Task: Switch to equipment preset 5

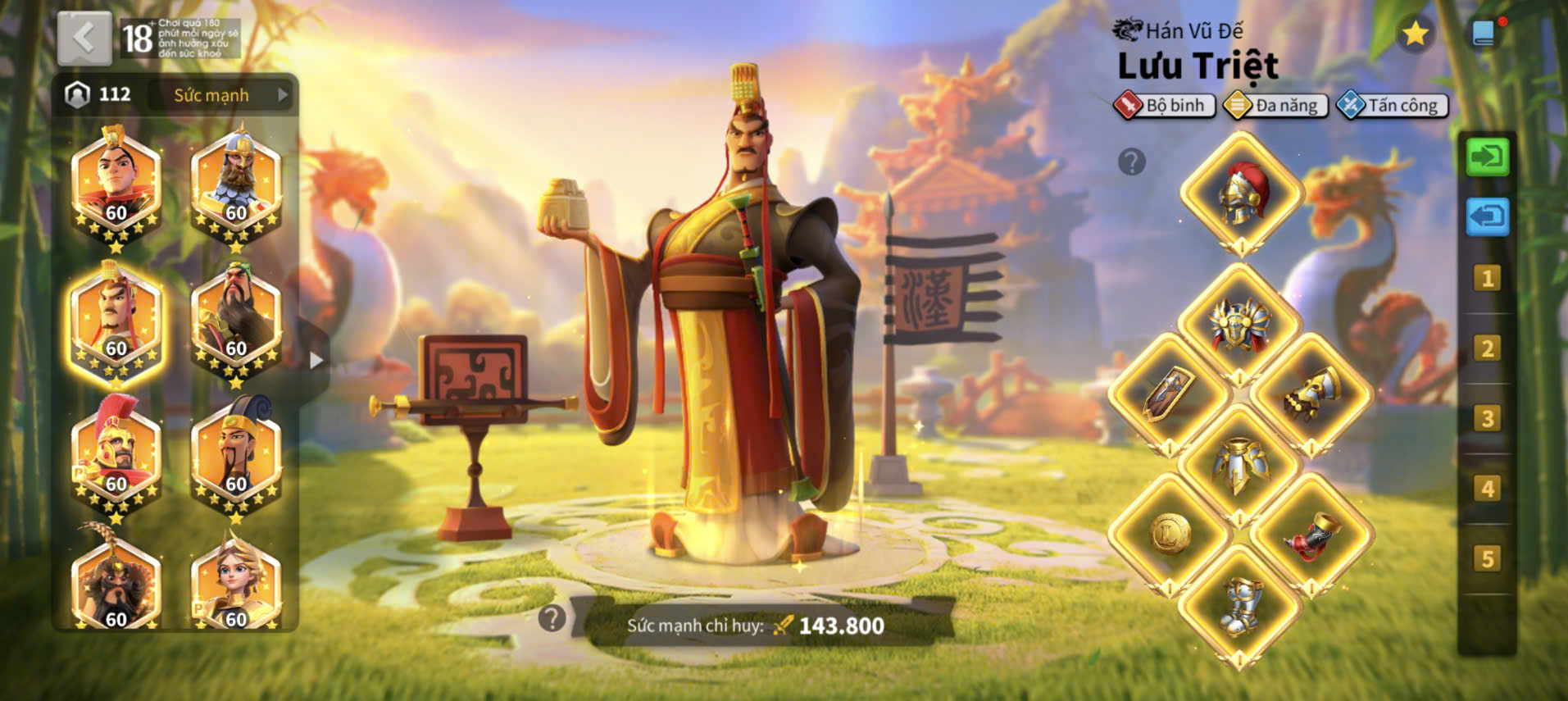Action: pos(1487,559)
